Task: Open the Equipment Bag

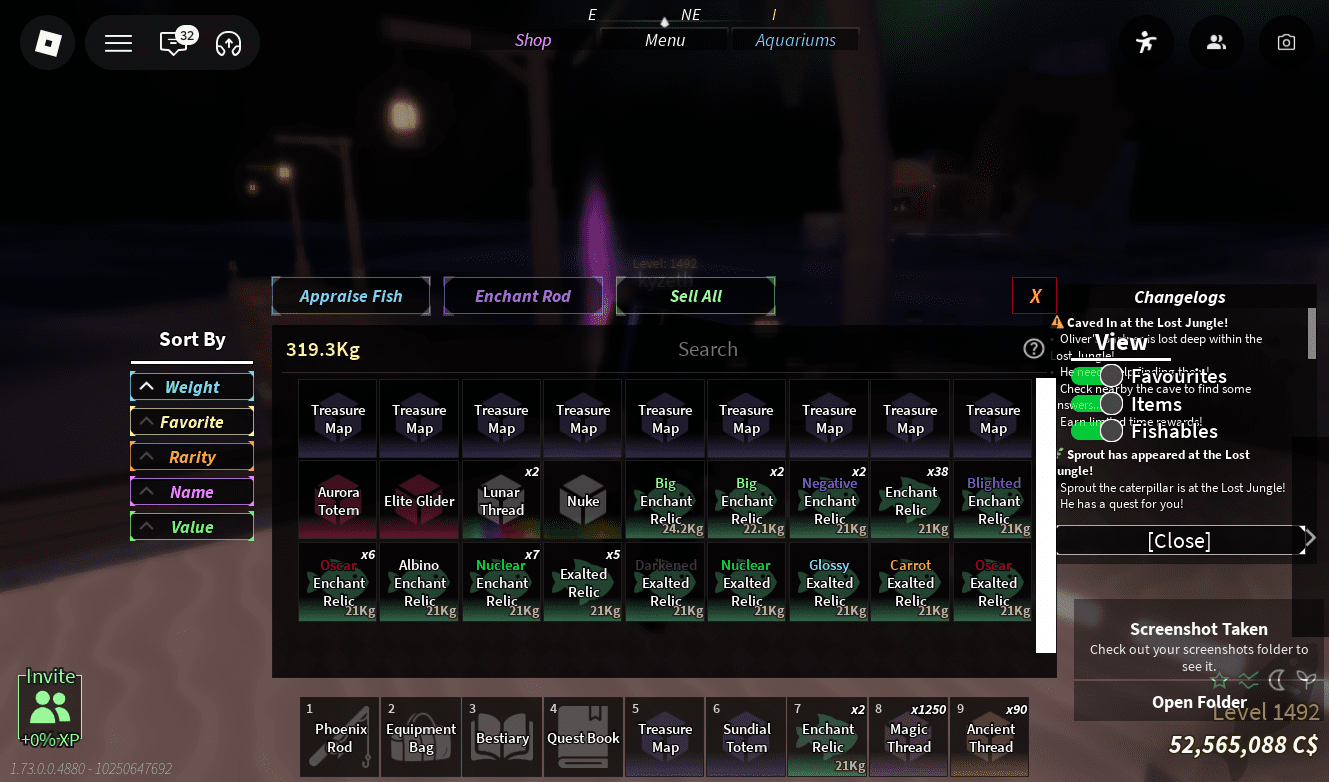Action: click(x=420, y=737)
